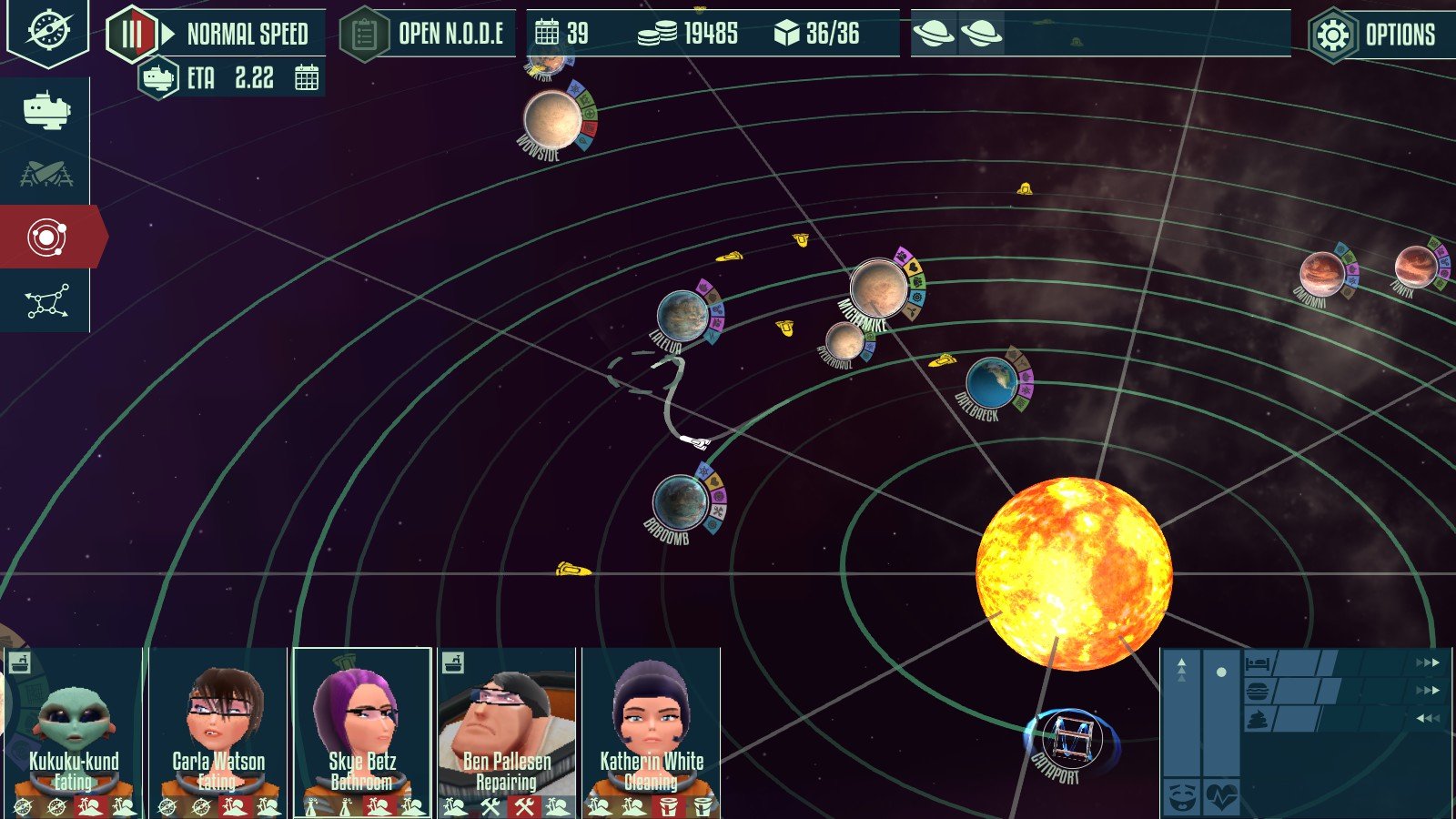Switch to the ship interior view tab

45,110
